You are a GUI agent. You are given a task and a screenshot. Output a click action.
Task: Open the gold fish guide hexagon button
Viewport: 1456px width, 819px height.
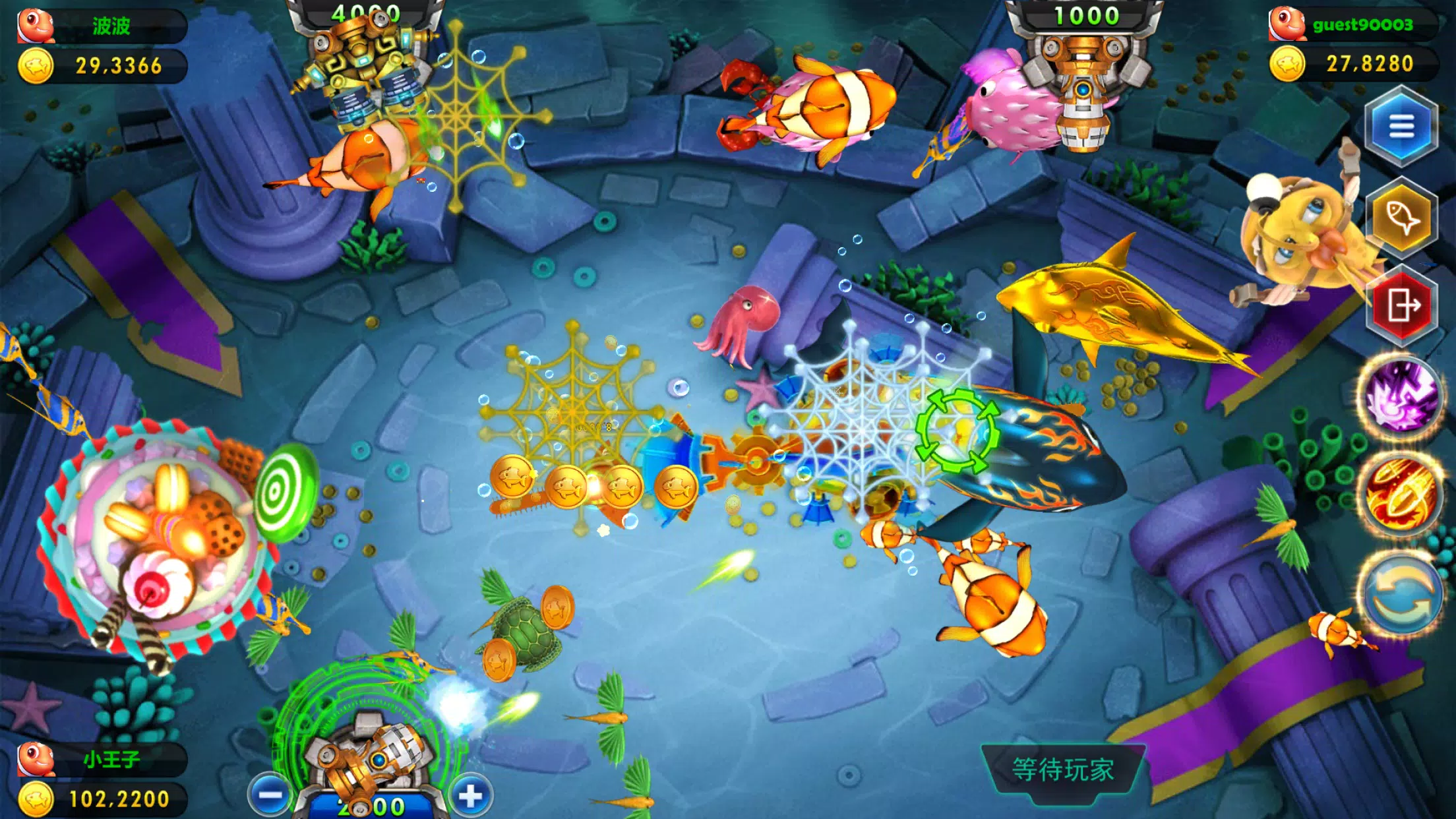(x=1401, y=216)
